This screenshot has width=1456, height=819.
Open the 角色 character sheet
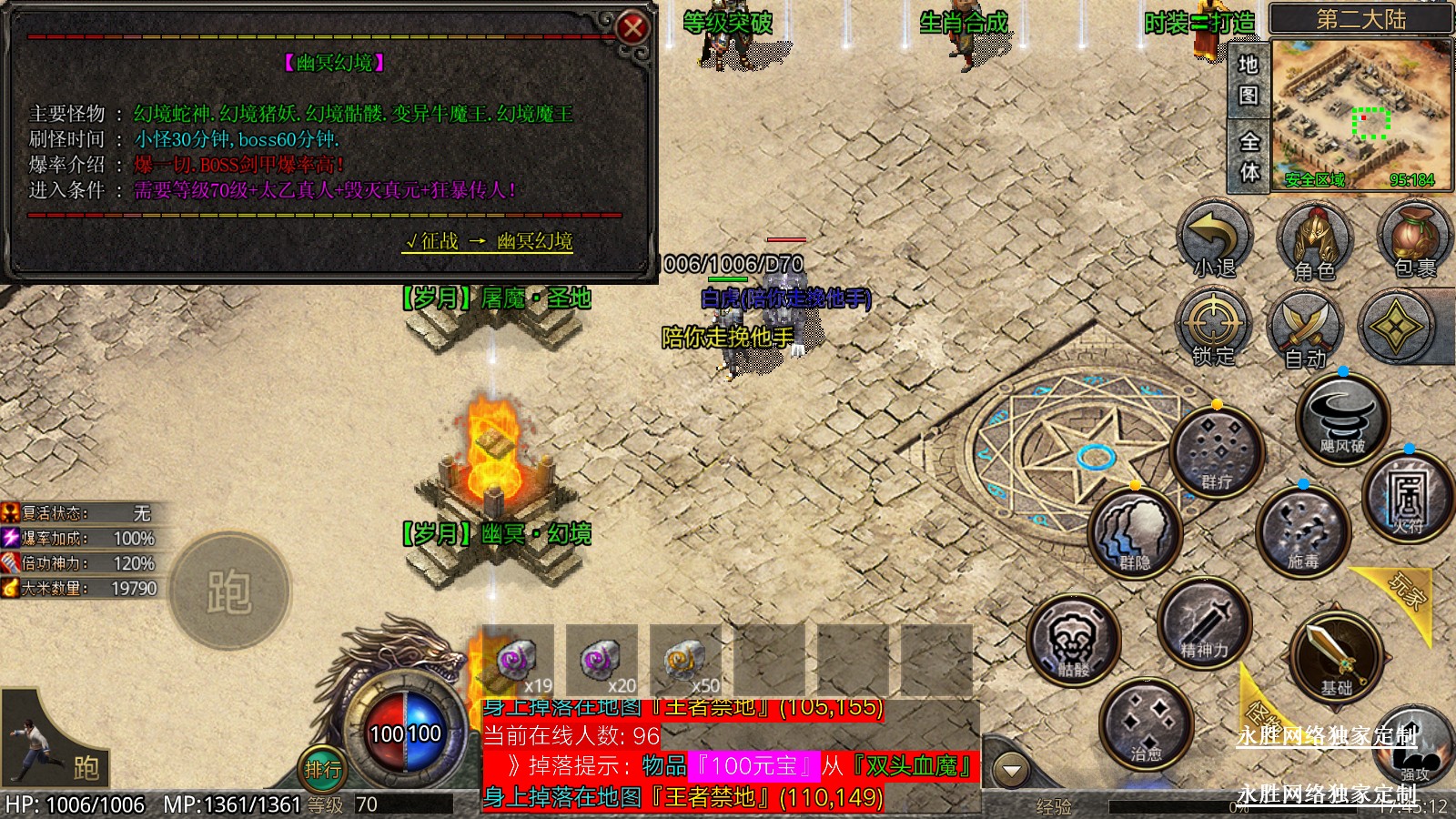(1314, 242)
